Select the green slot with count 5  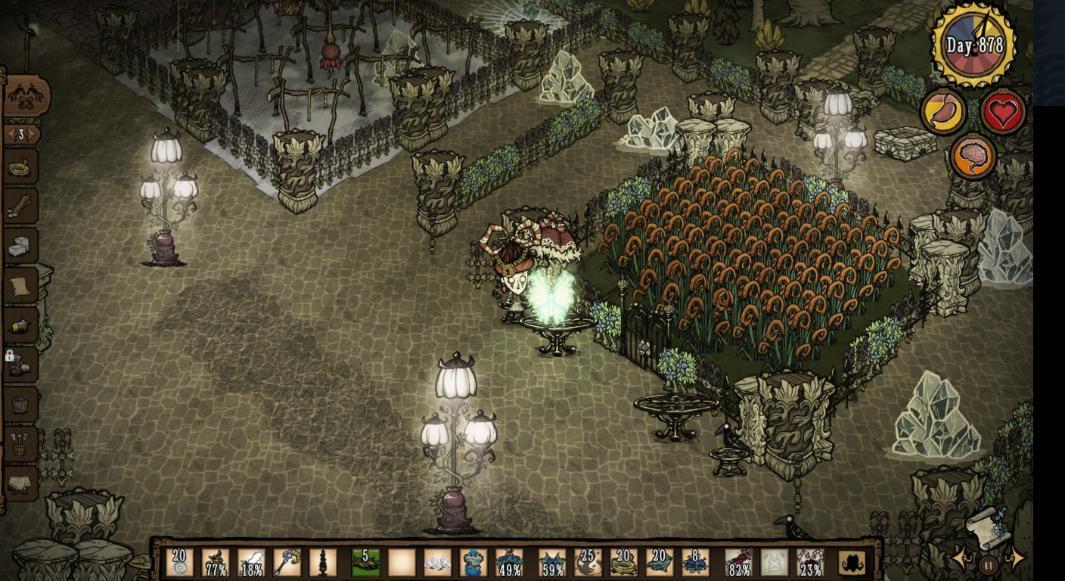point(365,562)
